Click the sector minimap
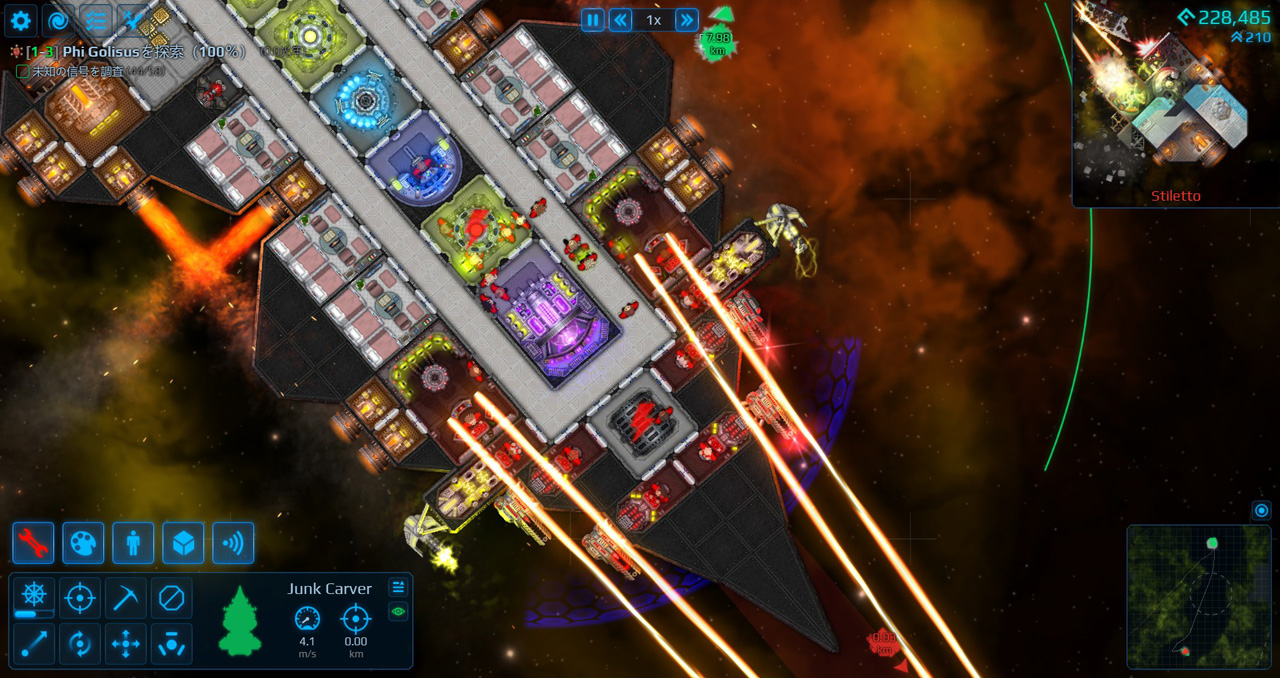1280x678 pixels. [x=1199, y=596]
